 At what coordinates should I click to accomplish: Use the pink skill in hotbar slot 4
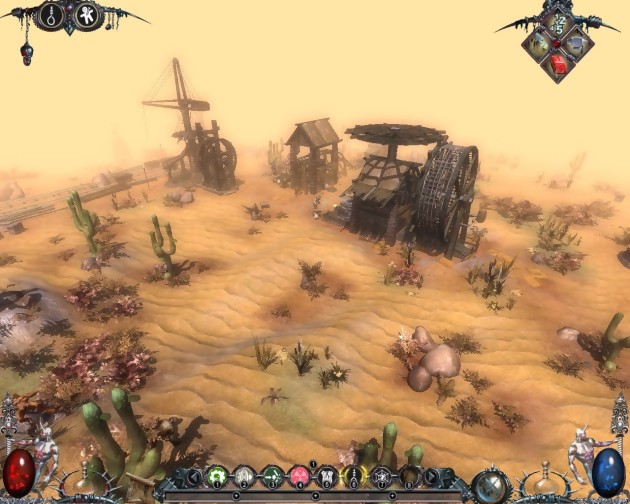tap(298, 477)
